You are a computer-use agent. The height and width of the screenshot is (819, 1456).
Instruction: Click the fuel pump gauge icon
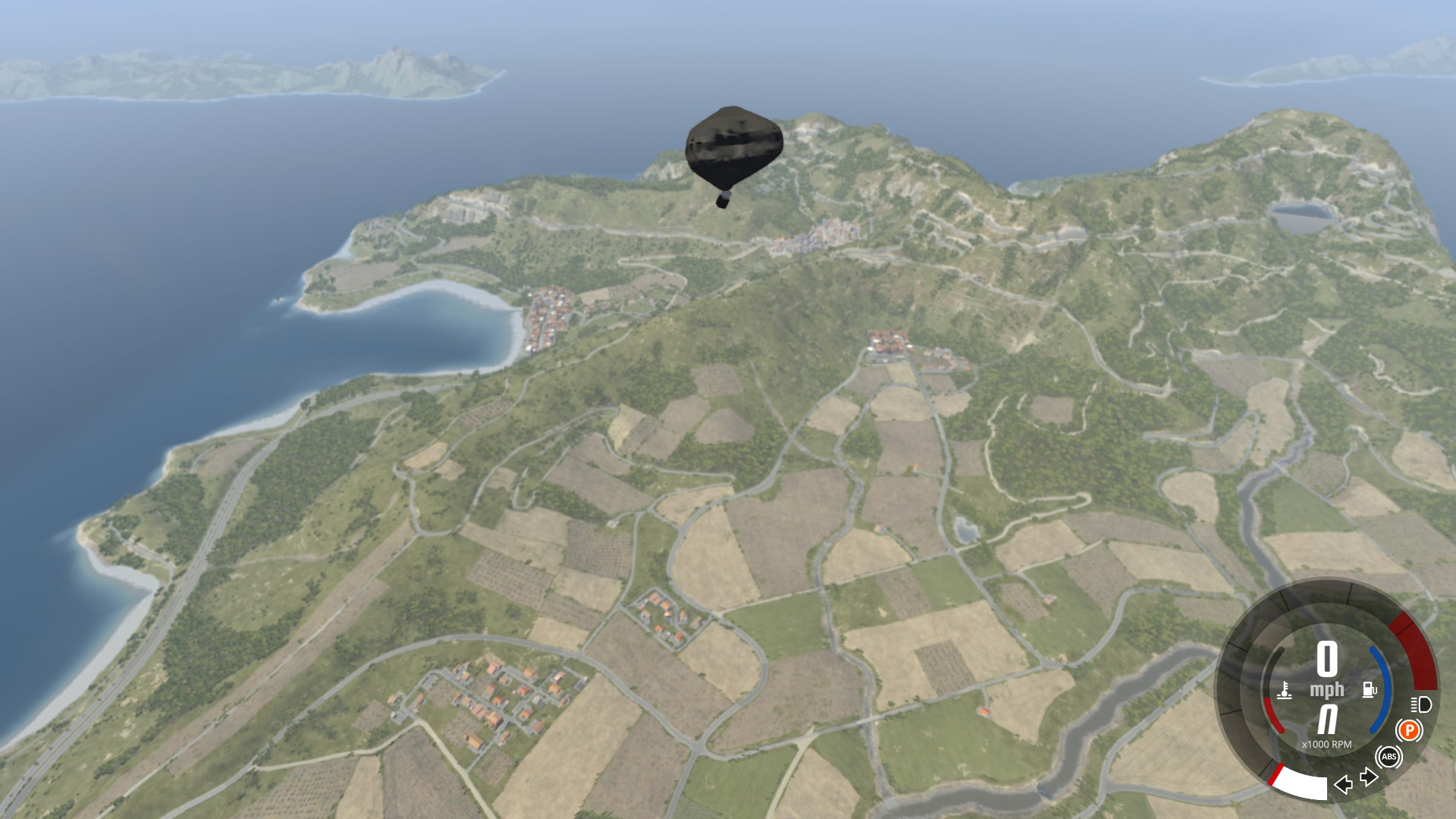[1370, 690]
